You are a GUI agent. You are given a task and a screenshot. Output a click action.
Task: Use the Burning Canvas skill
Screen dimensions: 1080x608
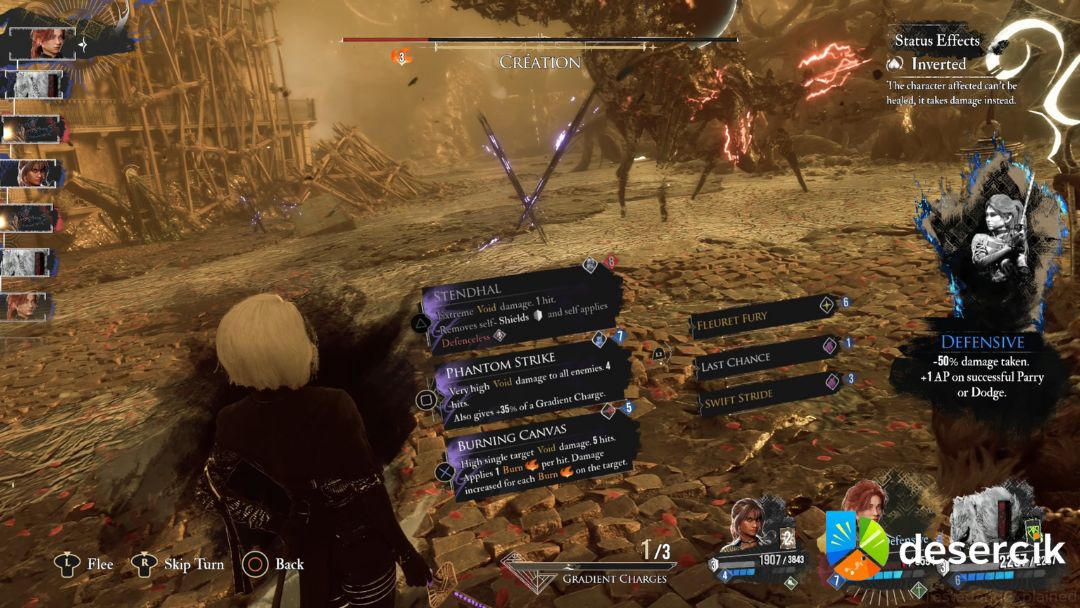(x=540, y=456)
